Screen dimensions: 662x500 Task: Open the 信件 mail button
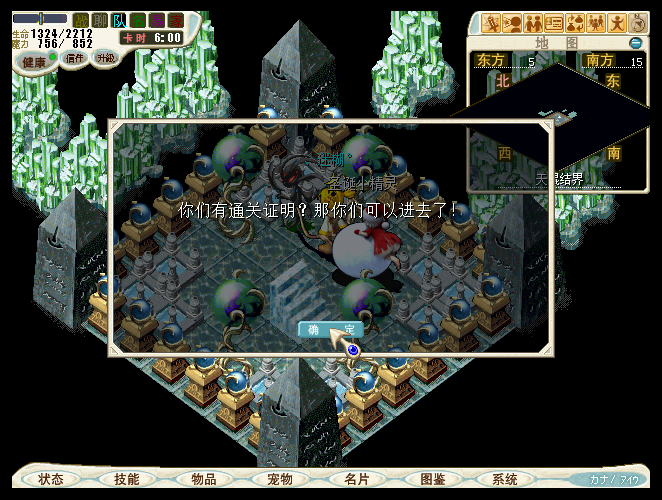(74, 58)
